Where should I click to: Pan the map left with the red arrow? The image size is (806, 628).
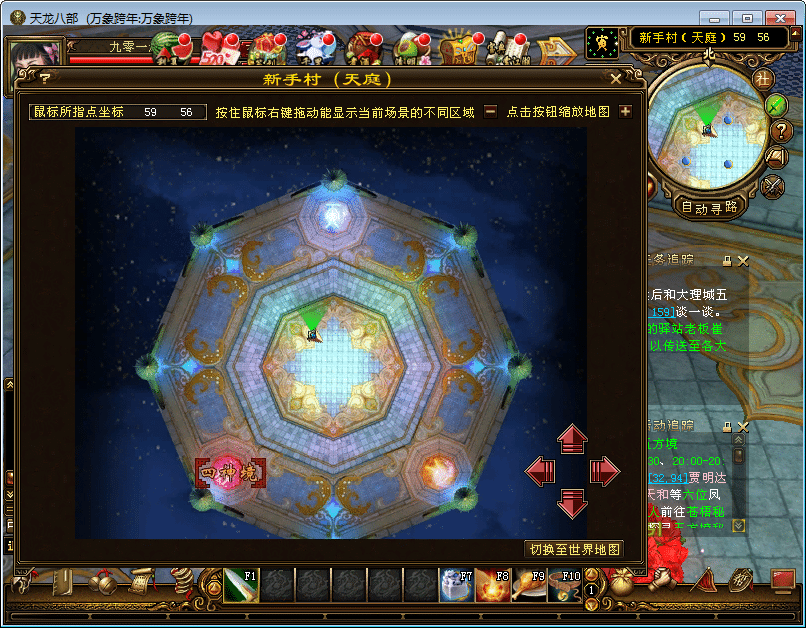pos(540,471)
